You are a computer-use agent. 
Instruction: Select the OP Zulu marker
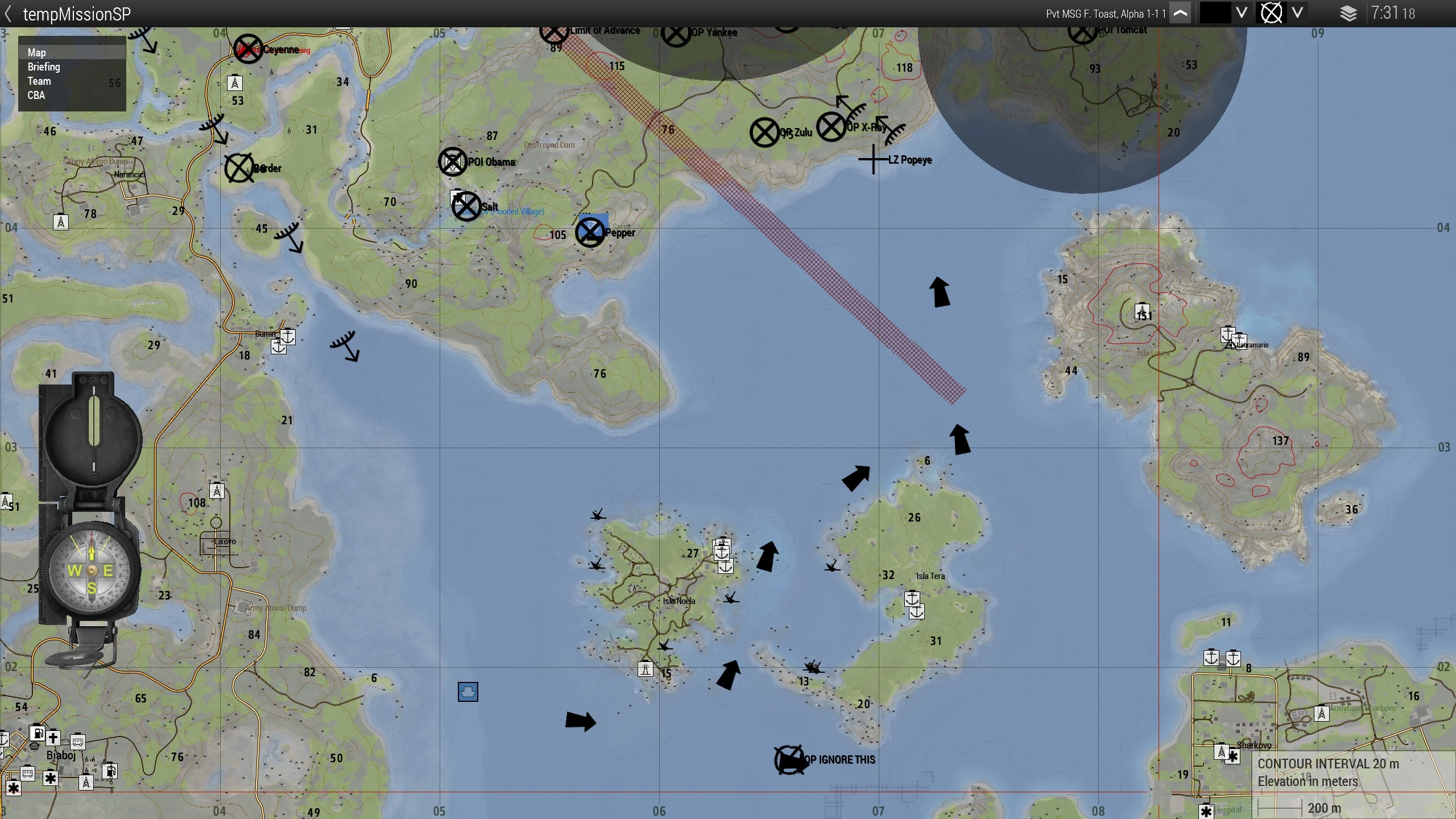pyautogui.click(x=764, y=133)
